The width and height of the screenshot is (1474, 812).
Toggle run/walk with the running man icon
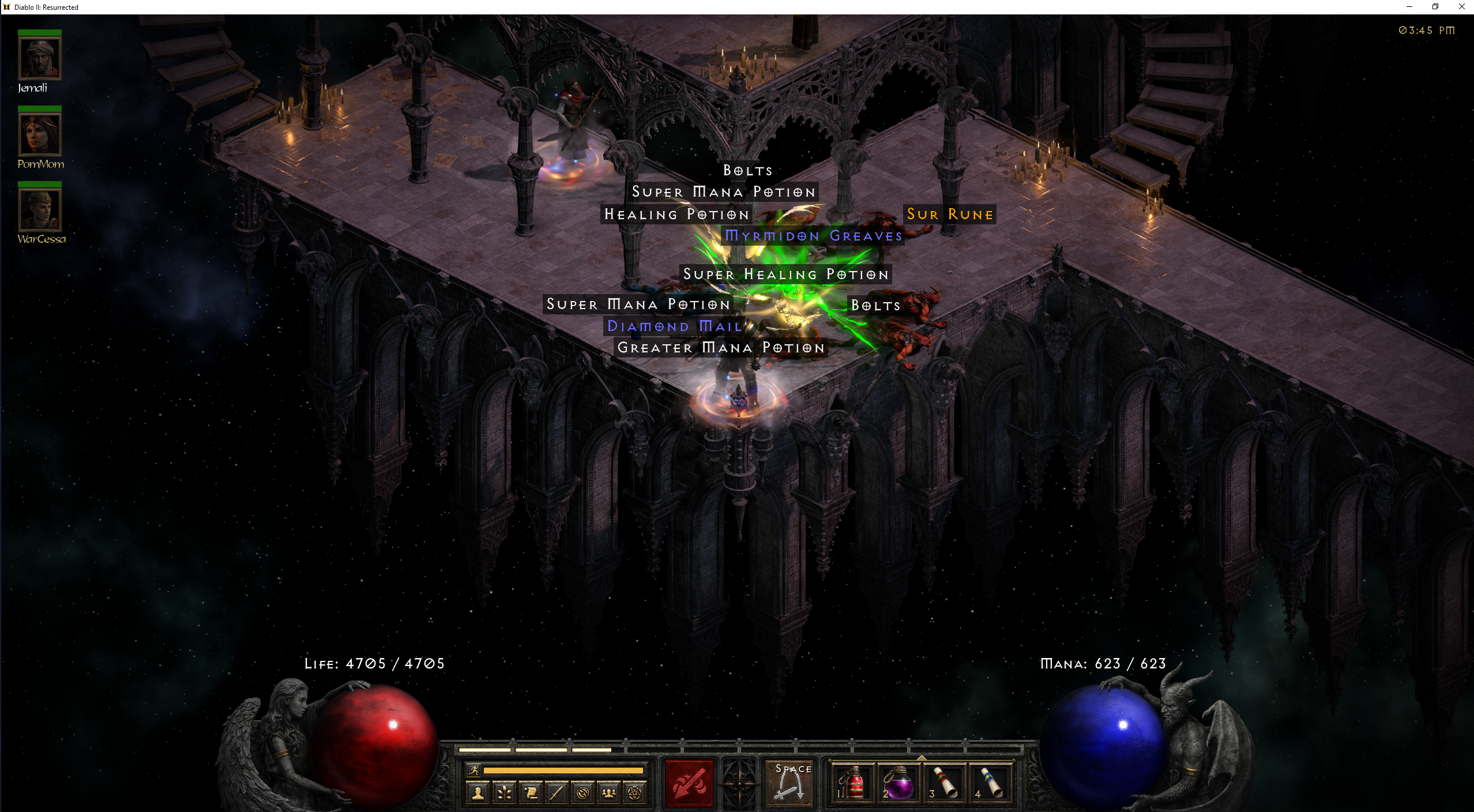point(474,770)
